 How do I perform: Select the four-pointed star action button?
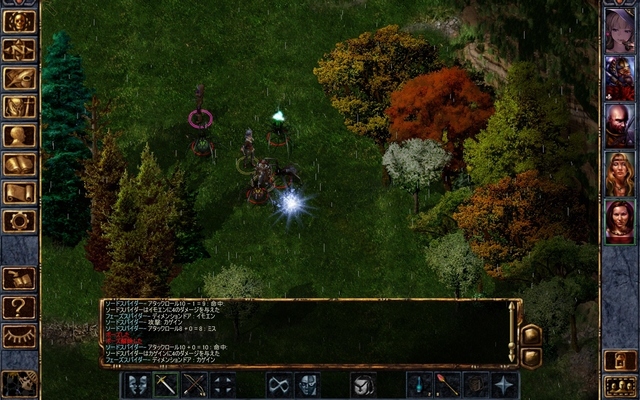pos(505,384)
